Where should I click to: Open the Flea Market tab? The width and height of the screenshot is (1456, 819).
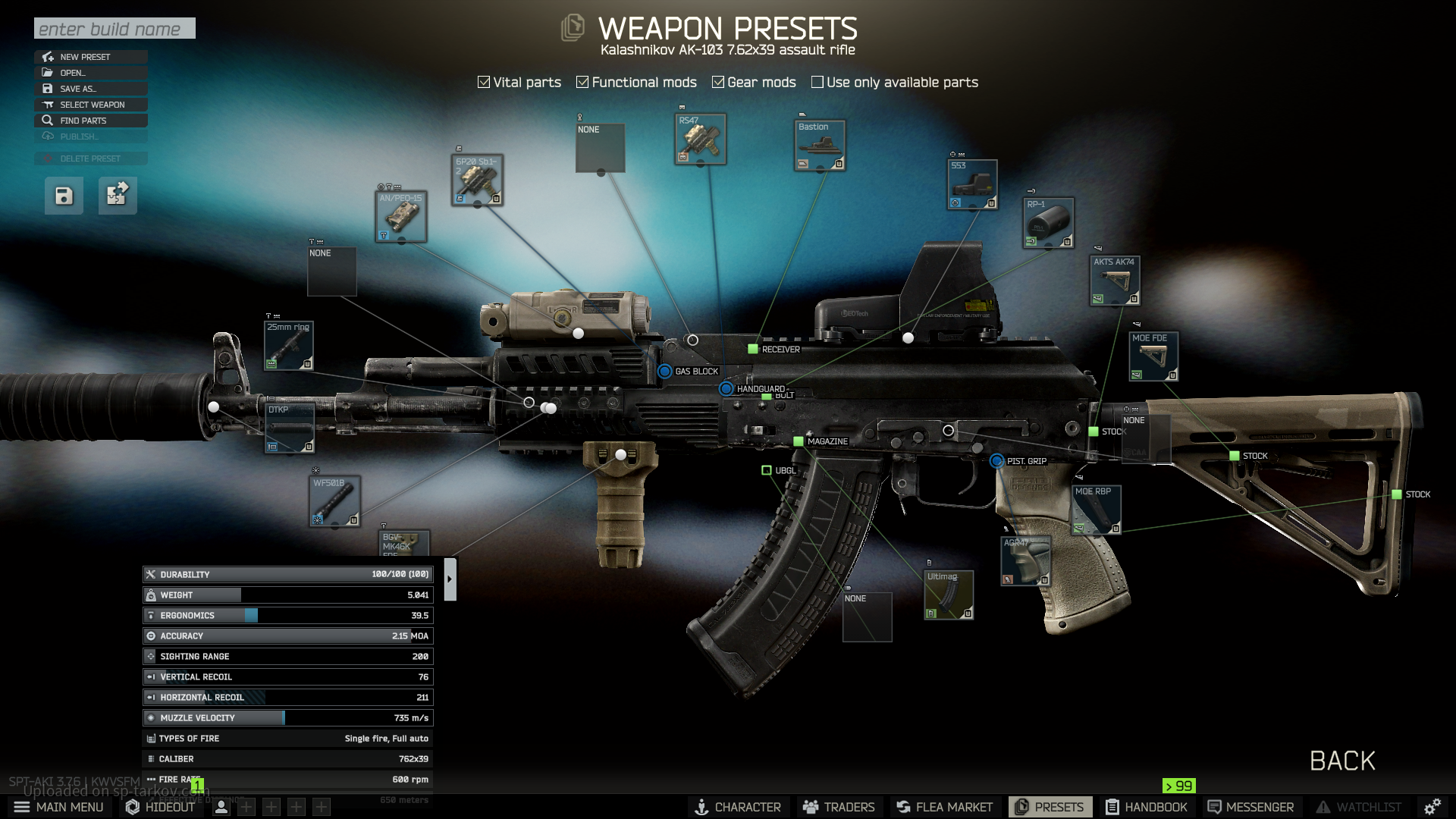click(x=944, y=807)
